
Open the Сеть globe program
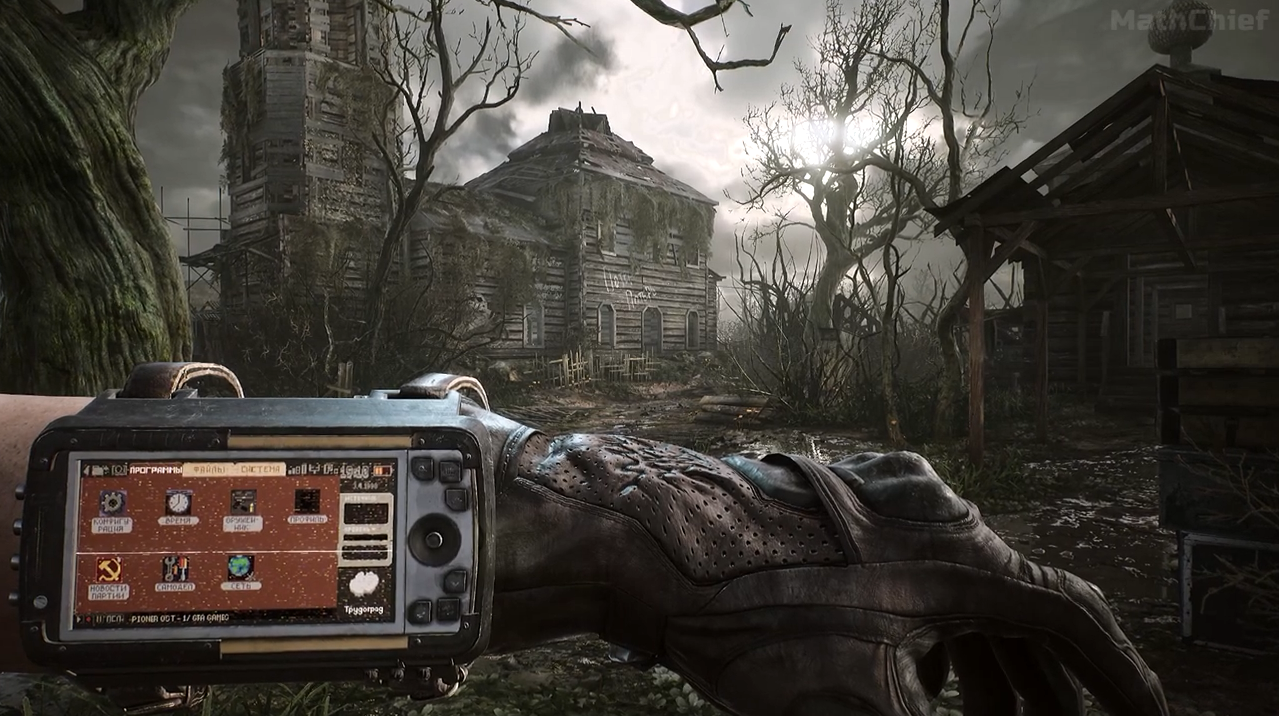(x=240, y=568)
